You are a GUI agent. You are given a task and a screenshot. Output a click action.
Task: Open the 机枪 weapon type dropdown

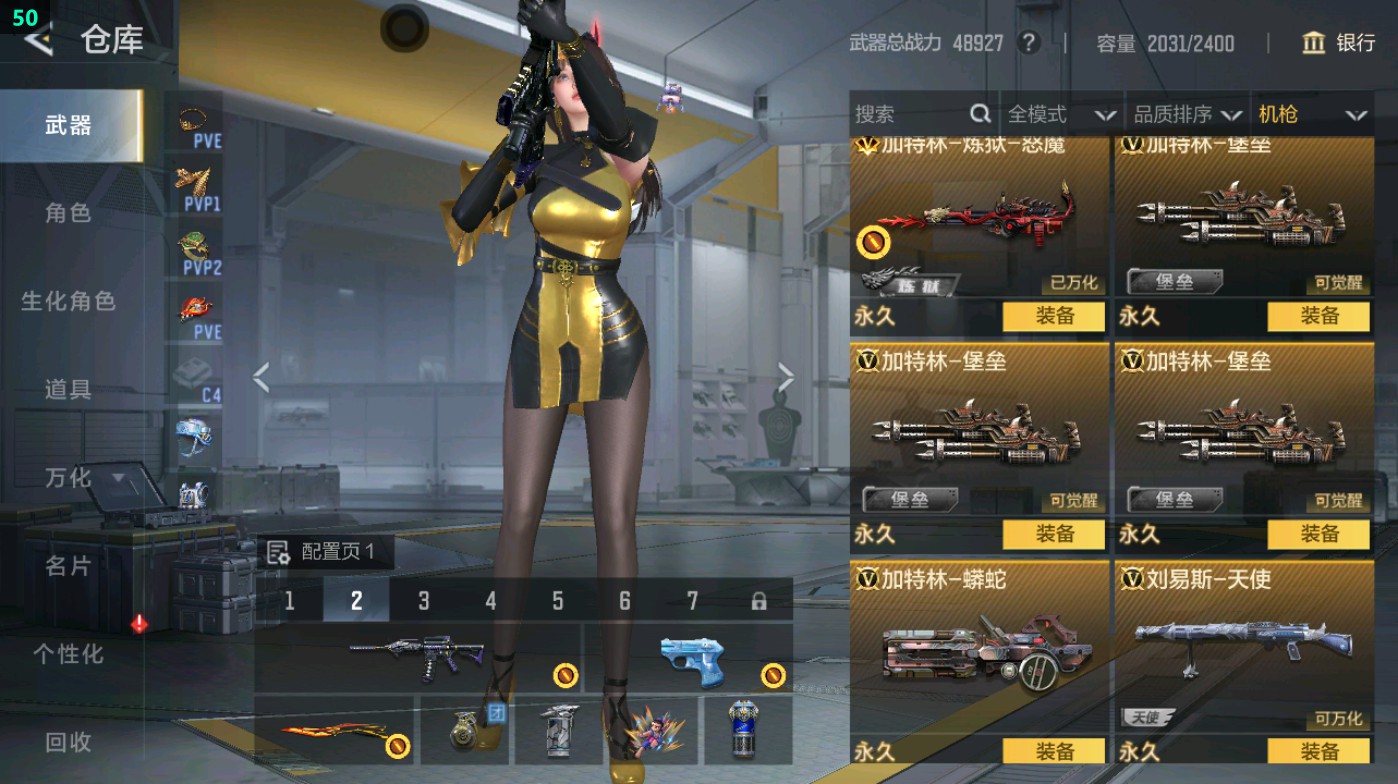1312,115
